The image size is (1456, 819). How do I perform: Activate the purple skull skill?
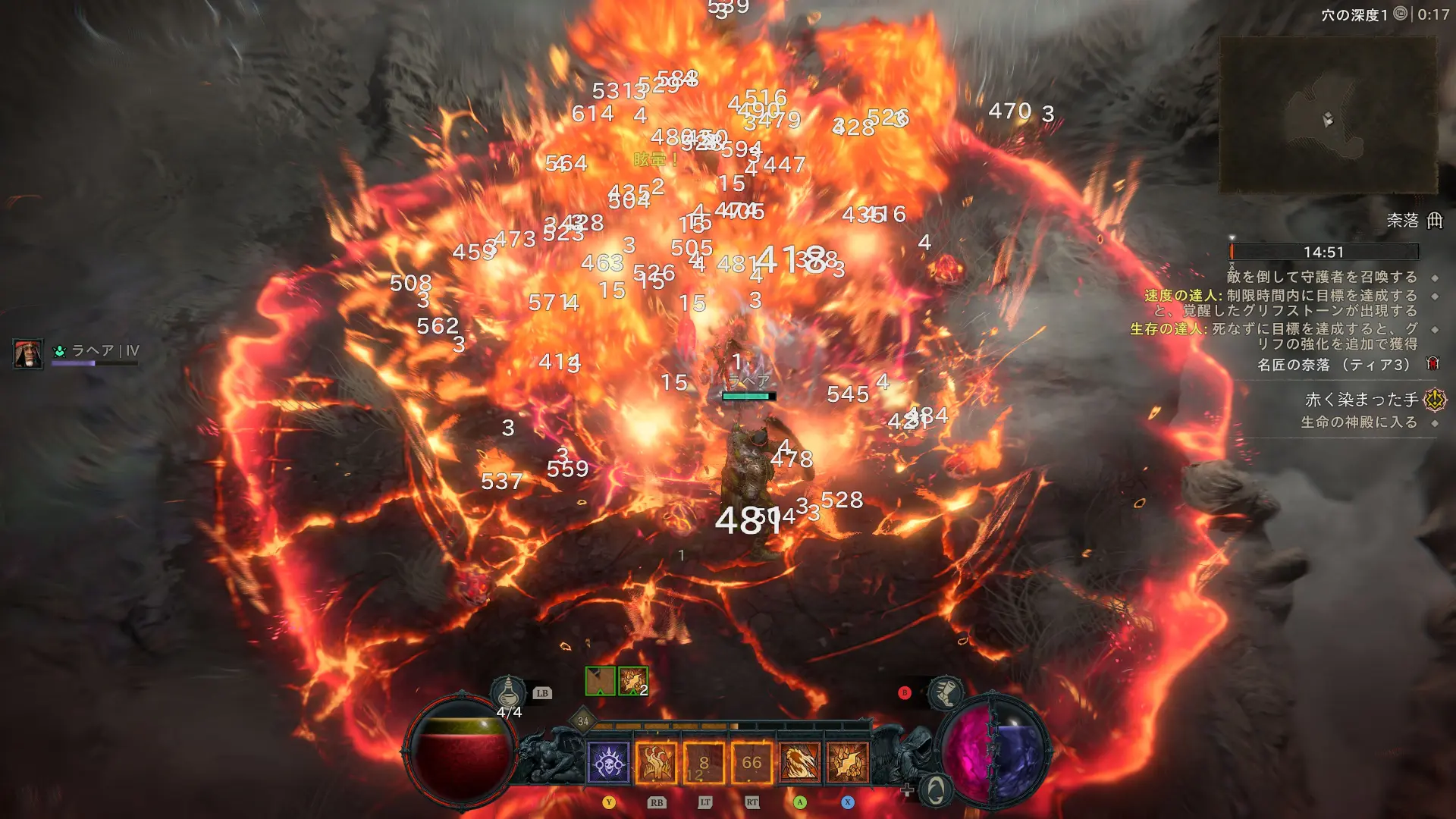click(609, 763)
